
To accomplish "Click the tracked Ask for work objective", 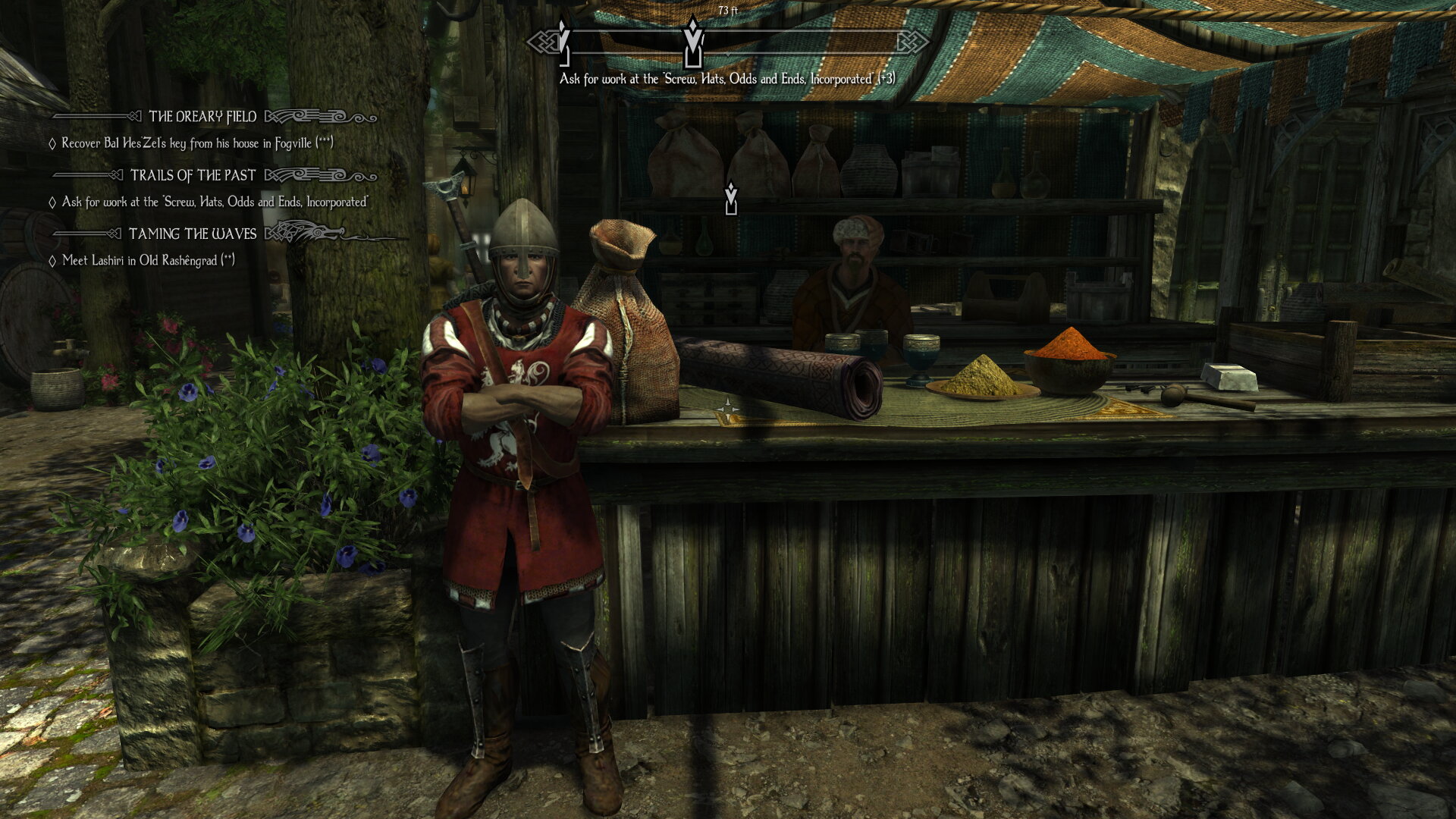I will [x=215, y=202].
